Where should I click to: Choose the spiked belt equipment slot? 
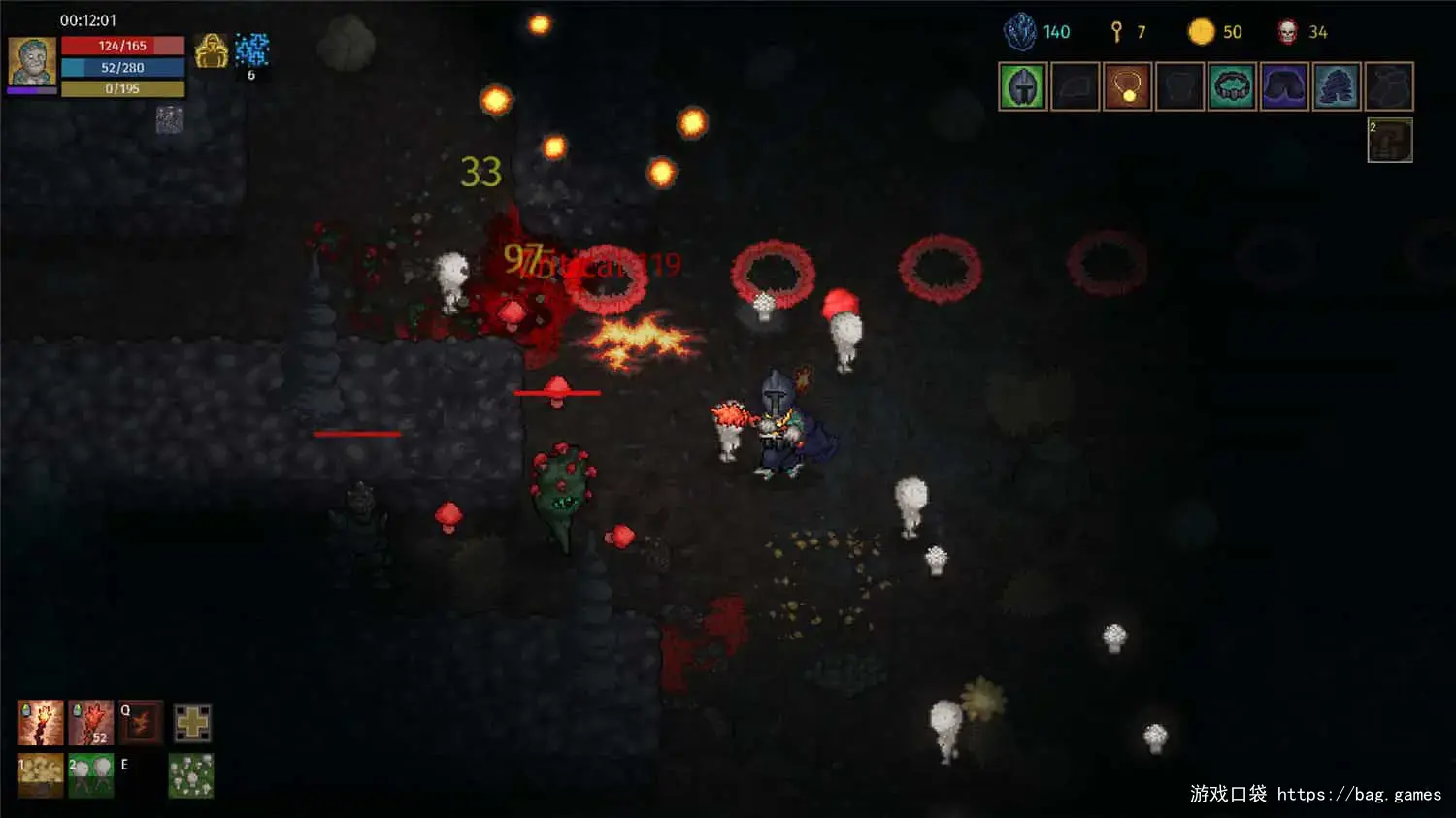pyautogui.click(x=1232, y=87)
